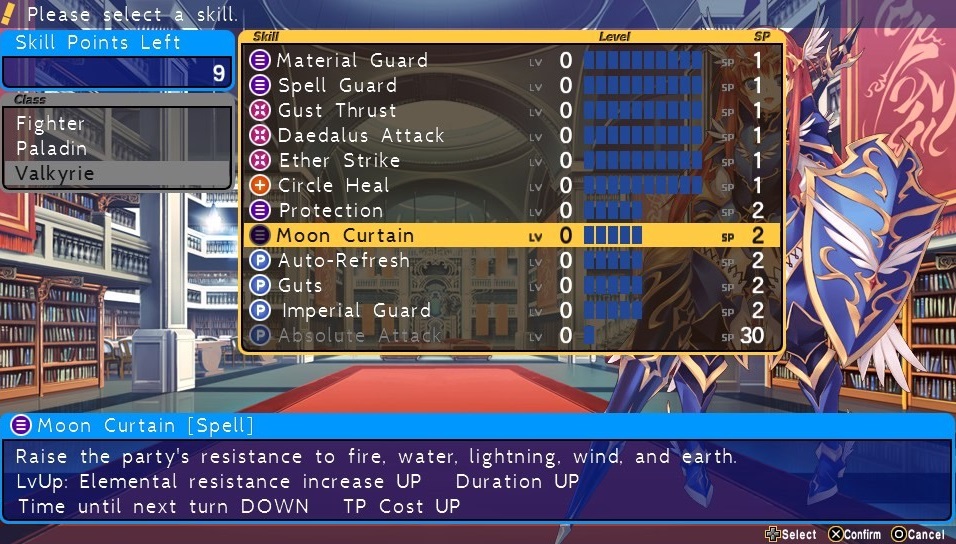
Task: Select the Imperial Guard passive skill
Action: click(355, 311)
